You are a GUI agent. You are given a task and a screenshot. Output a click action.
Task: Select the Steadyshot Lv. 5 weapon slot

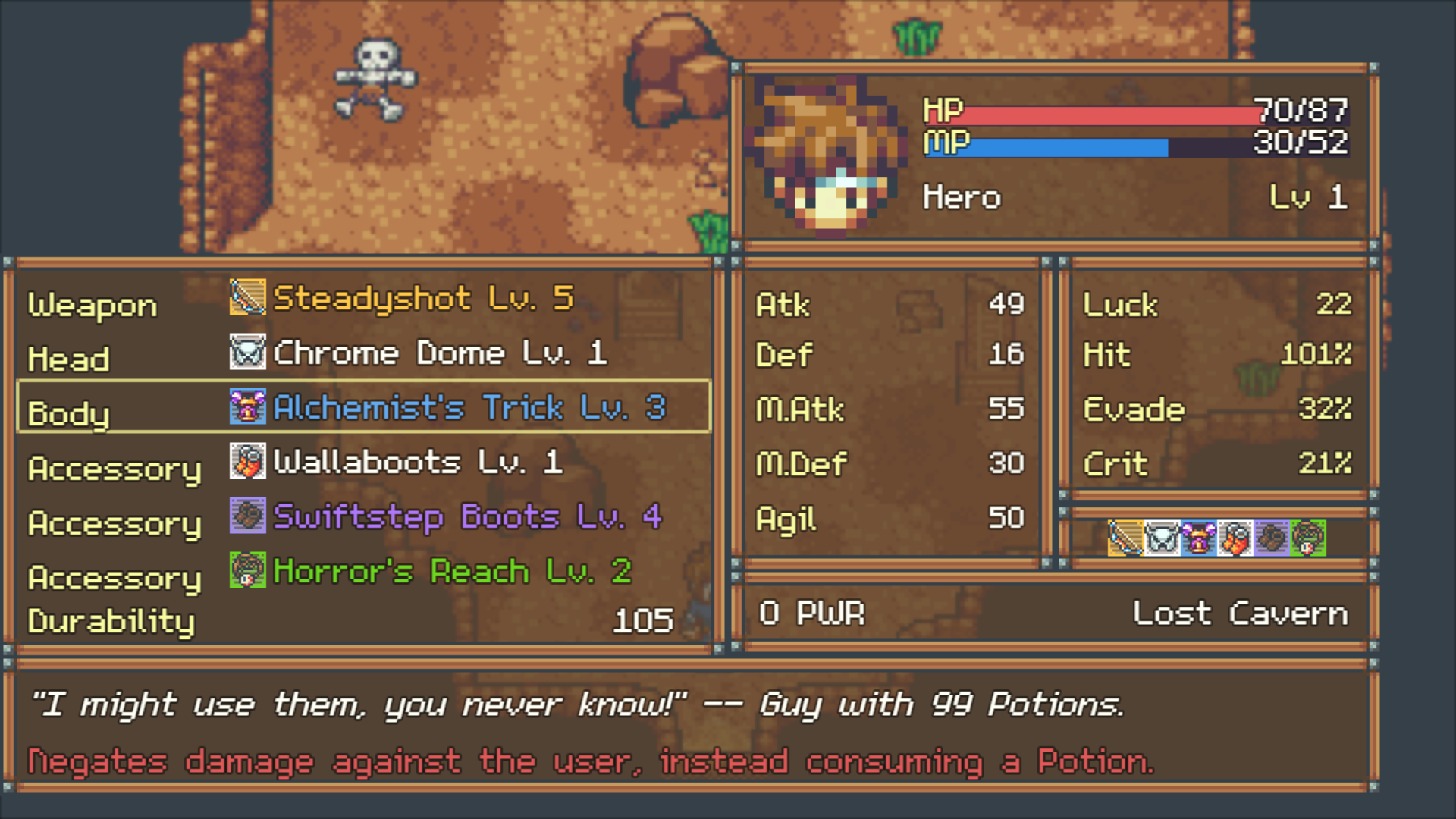pyautogui.click(x=422, y=299)
